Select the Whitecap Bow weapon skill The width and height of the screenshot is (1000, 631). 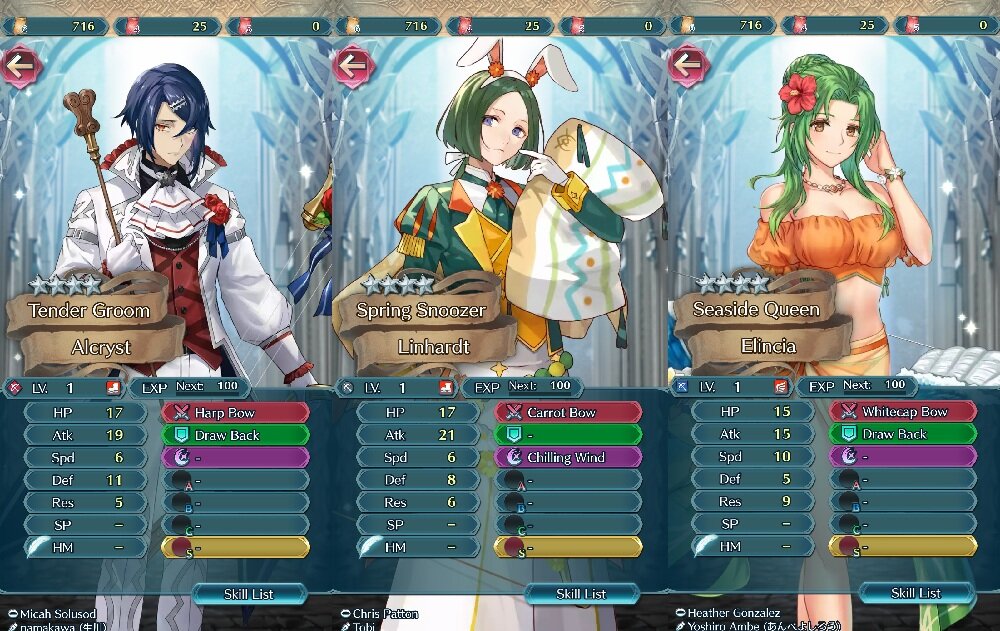tap(903, 412)
